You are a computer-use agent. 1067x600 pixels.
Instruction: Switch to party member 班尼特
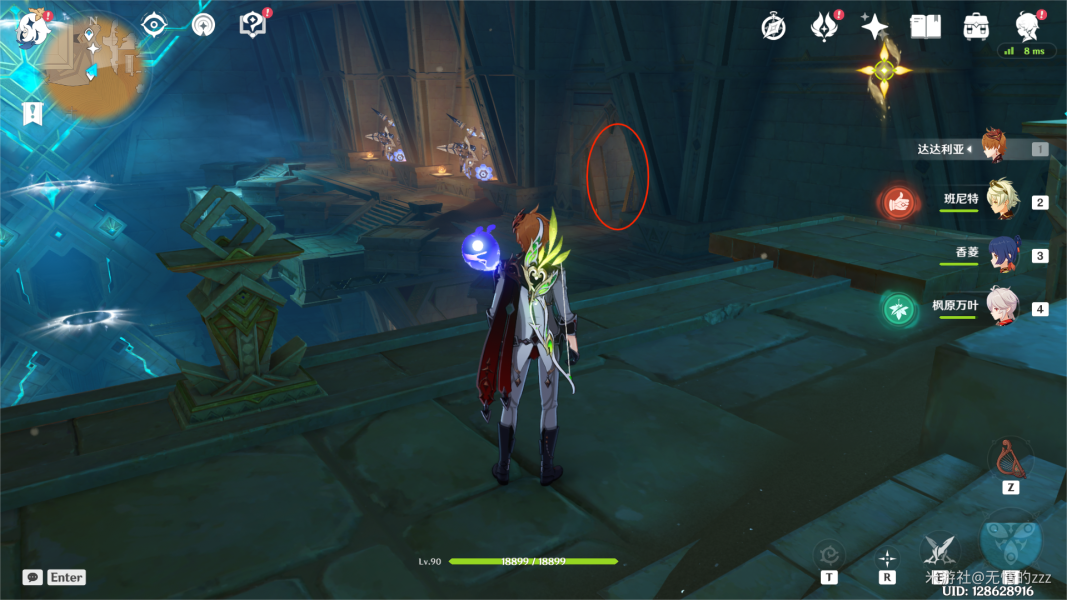click(1001, 200)
